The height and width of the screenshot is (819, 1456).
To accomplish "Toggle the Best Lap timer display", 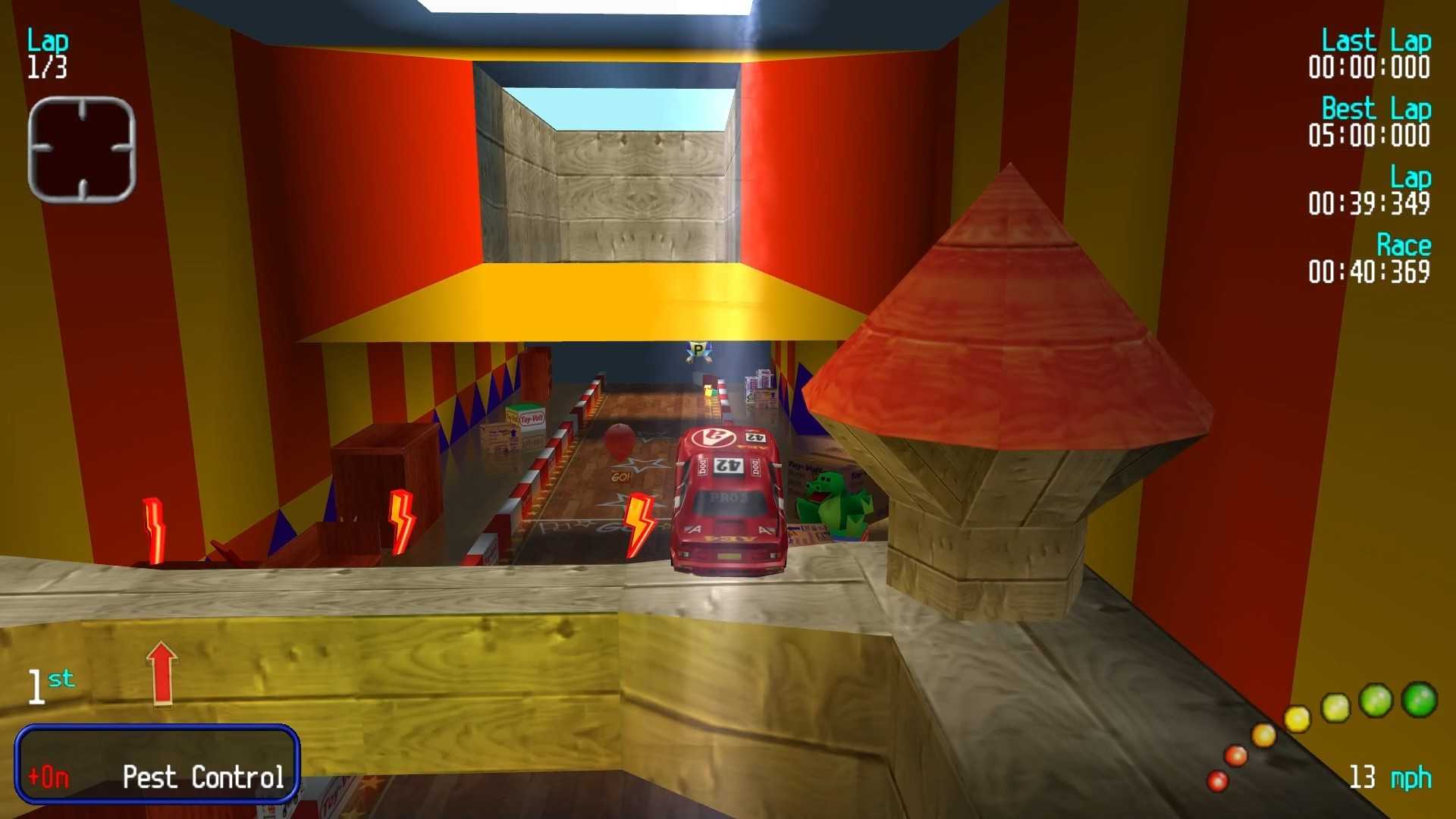I will click(x=1371, y=121).
